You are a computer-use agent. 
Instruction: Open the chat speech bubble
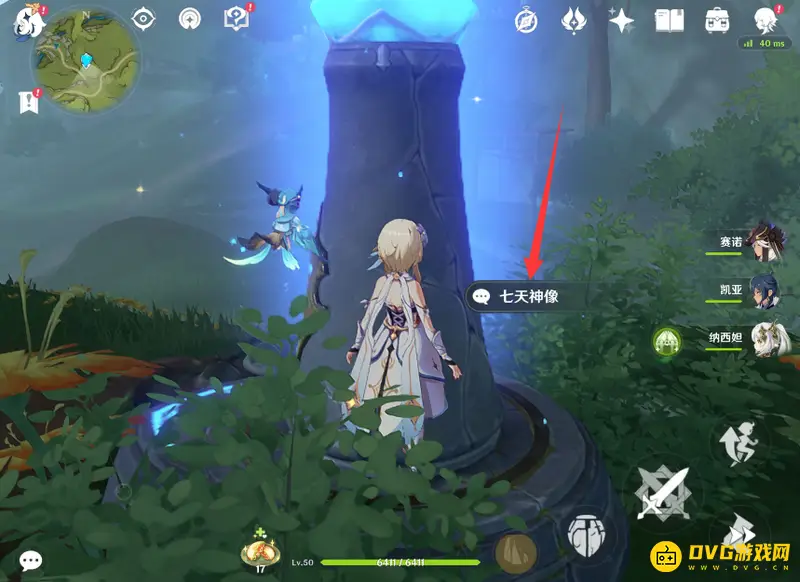31,561
